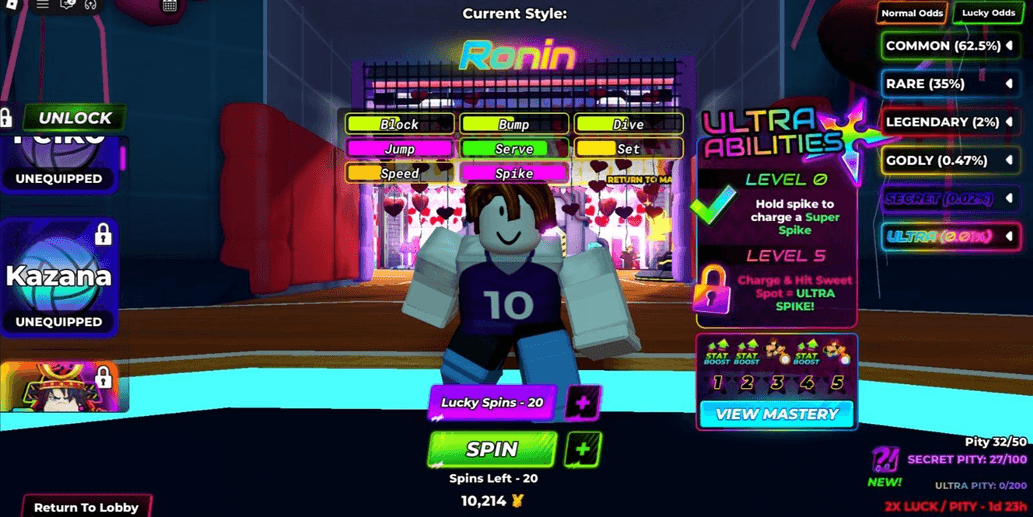Viewport: 1033px width, 517px height.
Task: Expand the Legendary (2%) rarity row
Action: point(948,122)
